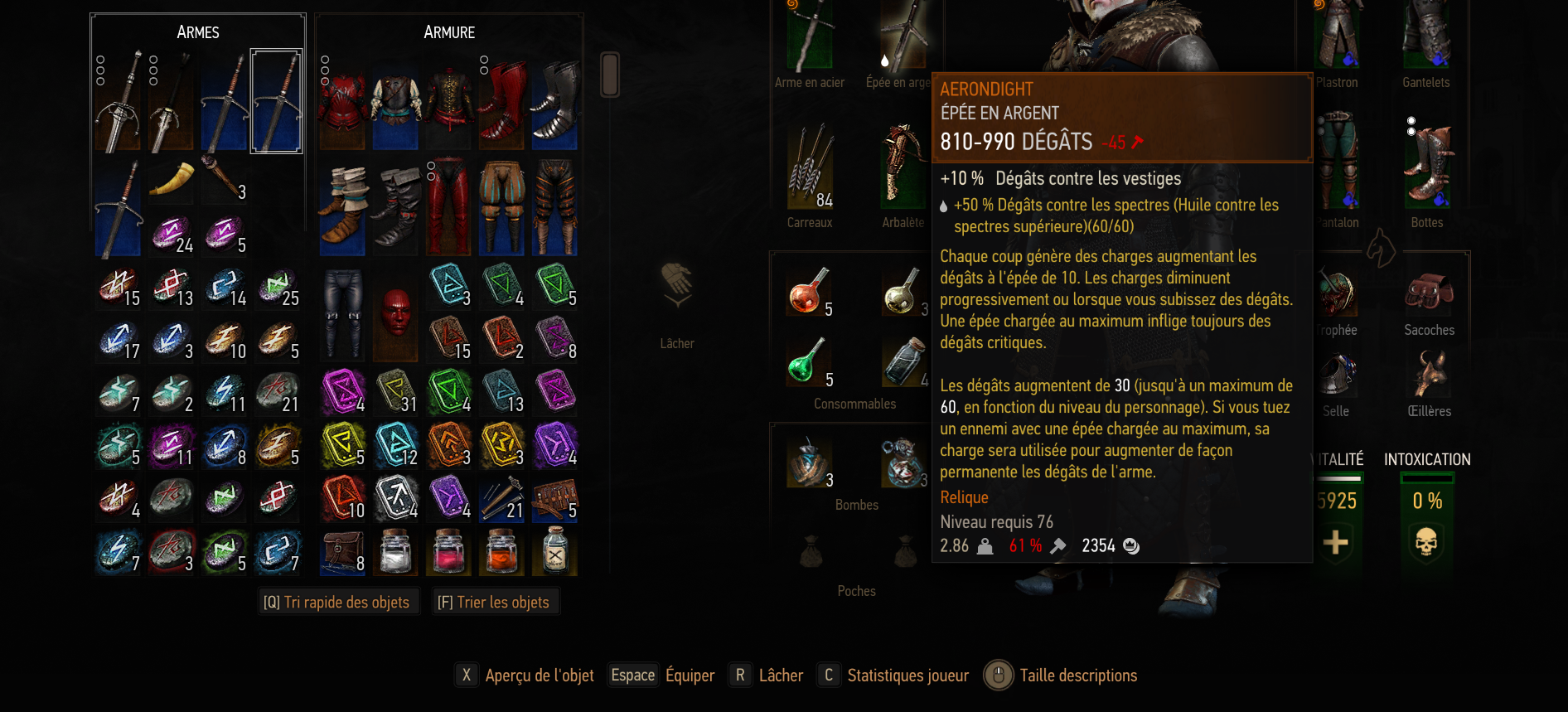Select the highlighted Aerondight silver sword slot
Image resolution: width=1568 pixels, height=712 pixels.
point(277,101)
